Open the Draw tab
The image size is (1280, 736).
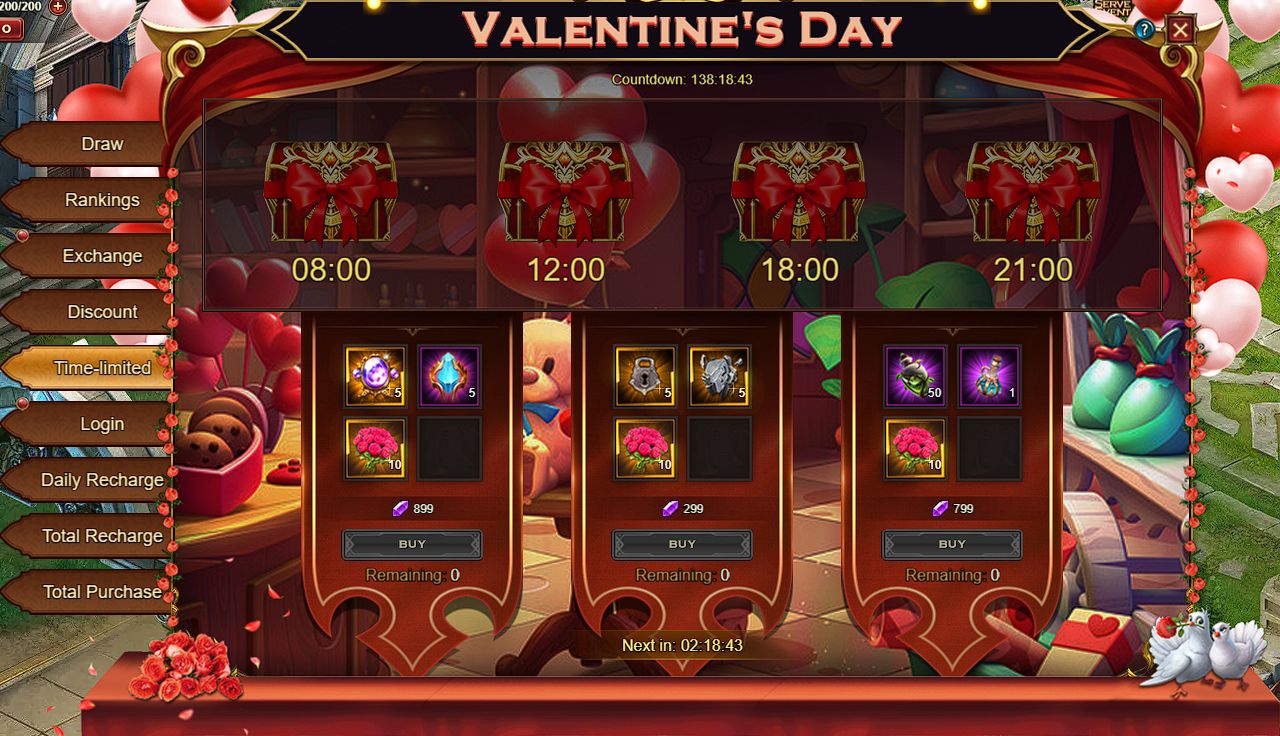click(101, 144)
